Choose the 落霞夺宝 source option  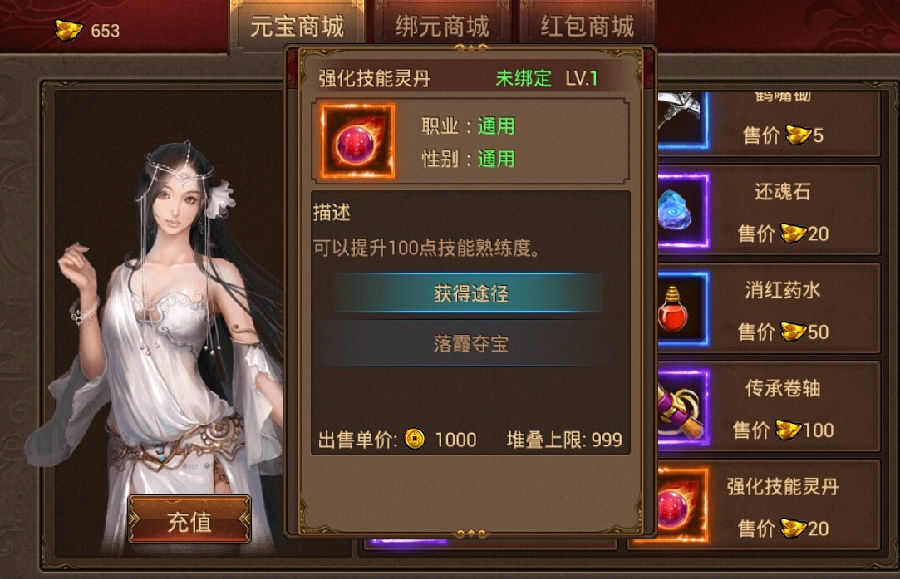(470, 343)
